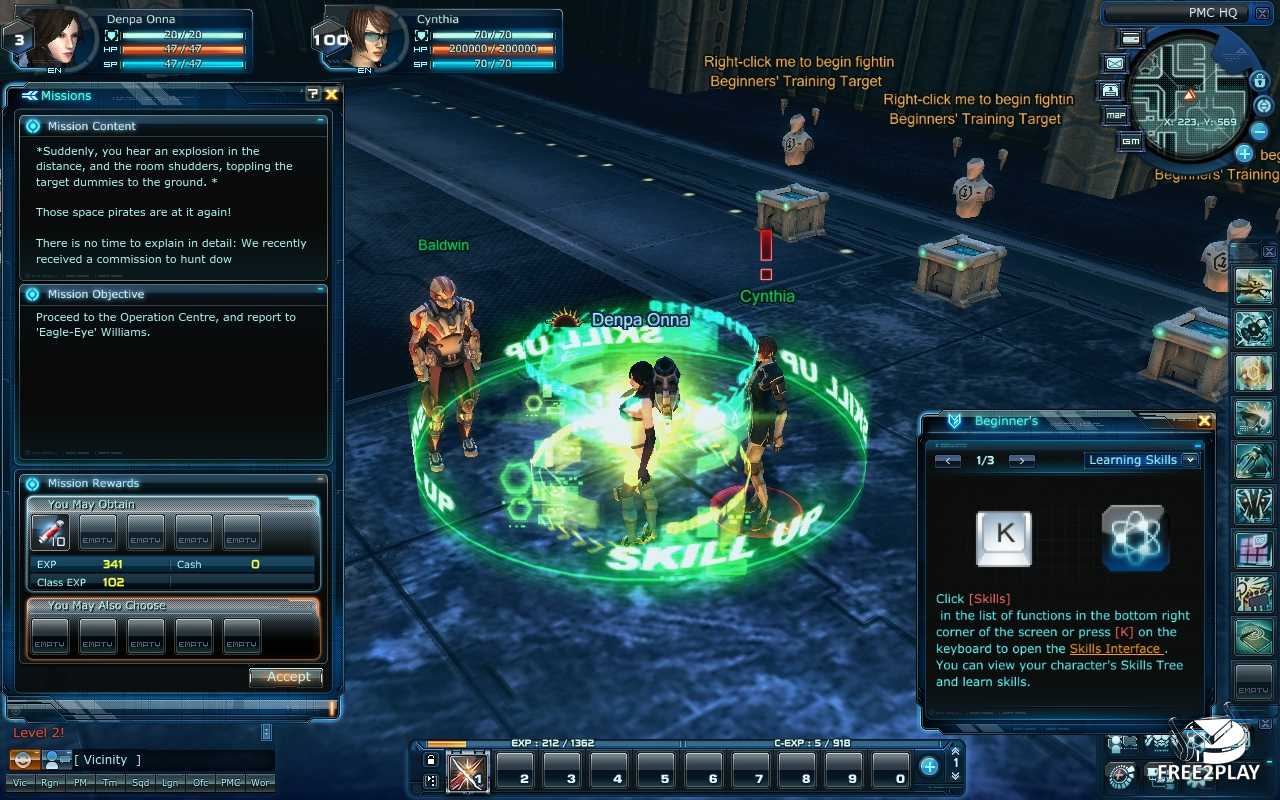Open the world map with the MAP button
Screen dimensions: 1280x800
click(x=1116, y=115)
